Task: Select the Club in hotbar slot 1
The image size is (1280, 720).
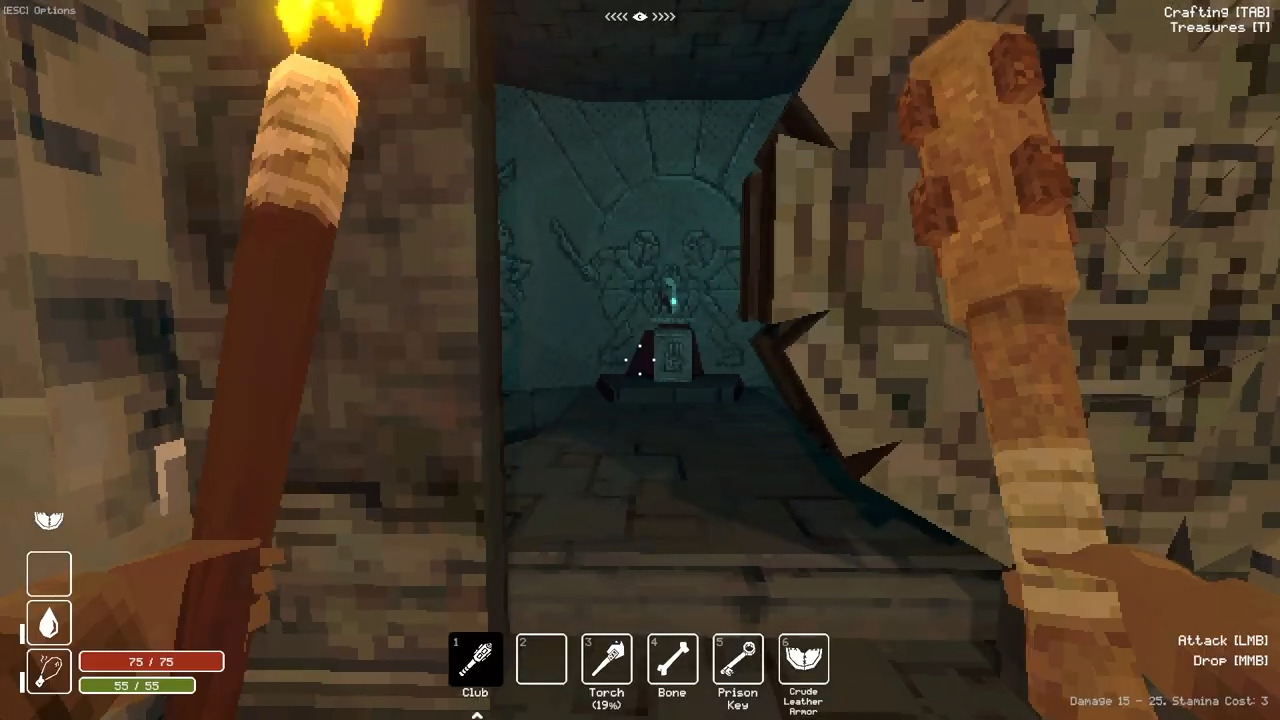Action: [475, 658]
